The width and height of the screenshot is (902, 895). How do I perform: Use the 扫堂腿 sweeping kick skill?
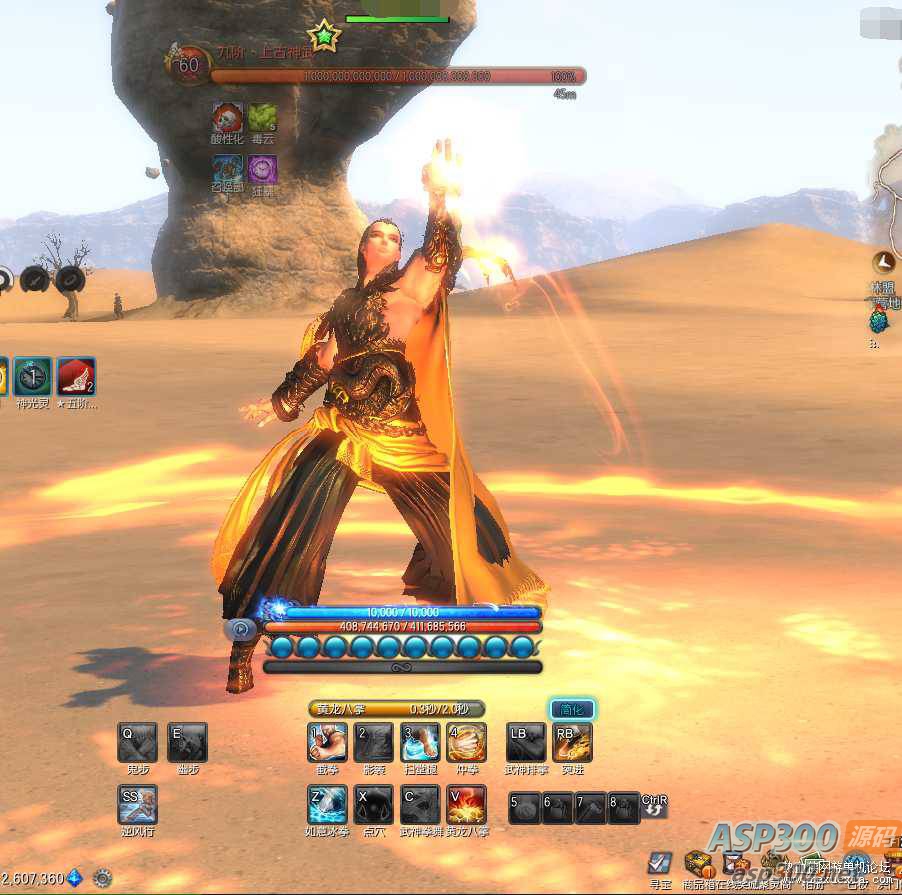[x=421, y=743]
